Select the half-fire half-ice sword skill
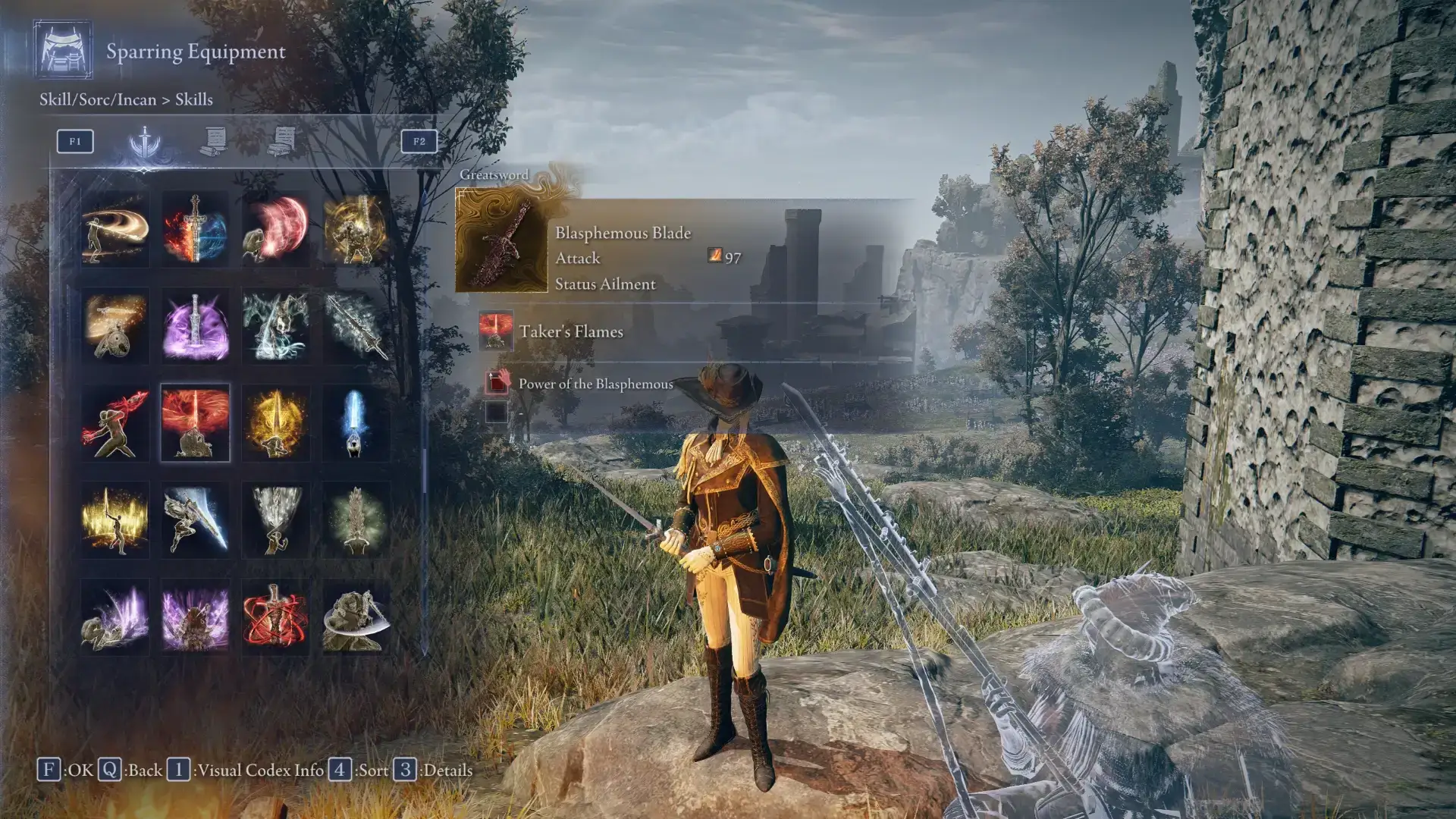The image size is (1456, 819). 195,228
